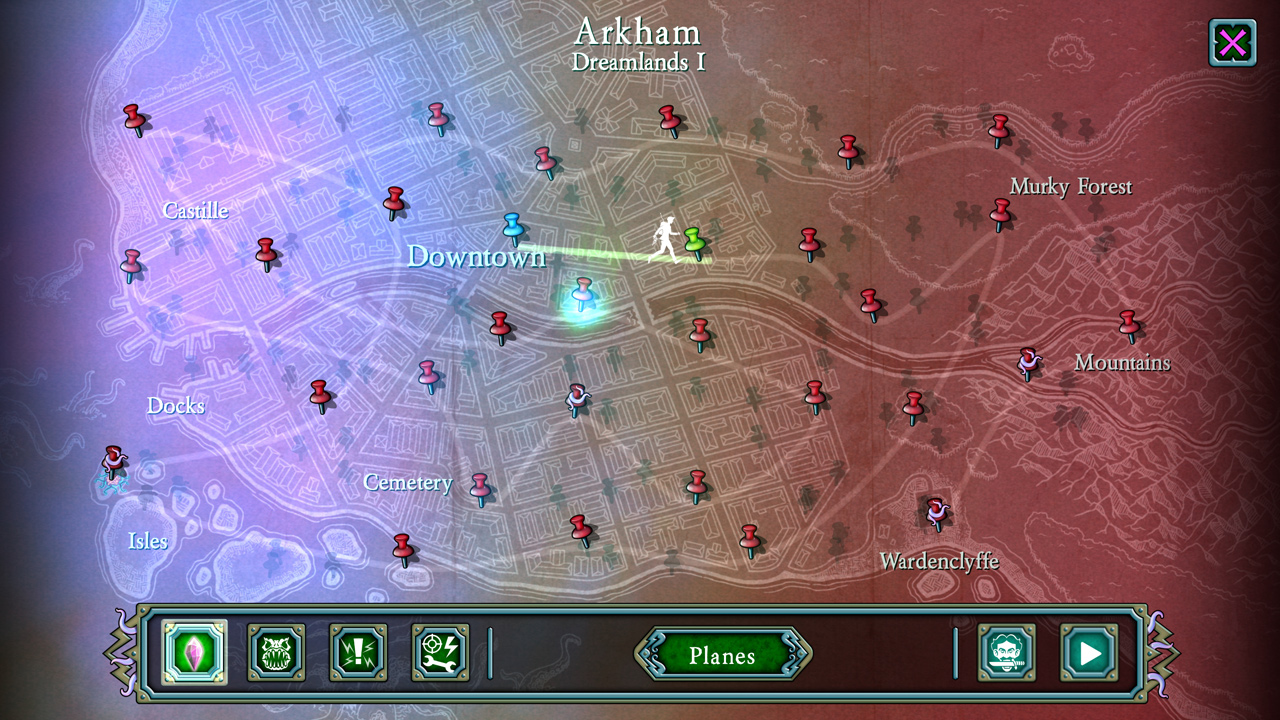The width and height of the screenshot is (1280, 720).
Task: Toggle the glowing blue pin below Downtown
Action: pos(583,293)
